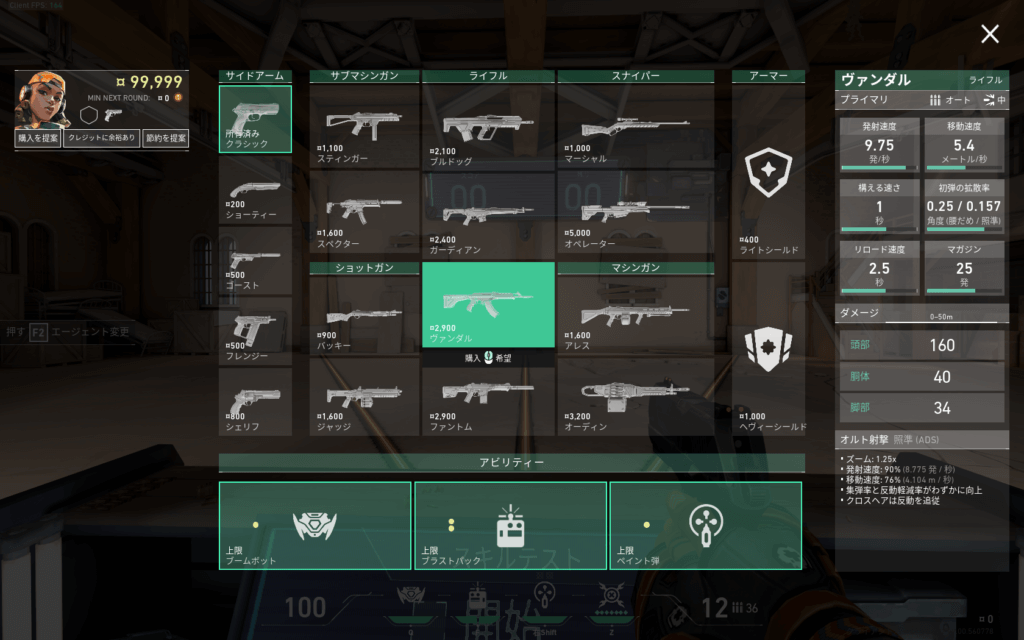This screenshot has width=1024, height=640.
Task: Select the Spectre SMG
Action: point(364,213)
